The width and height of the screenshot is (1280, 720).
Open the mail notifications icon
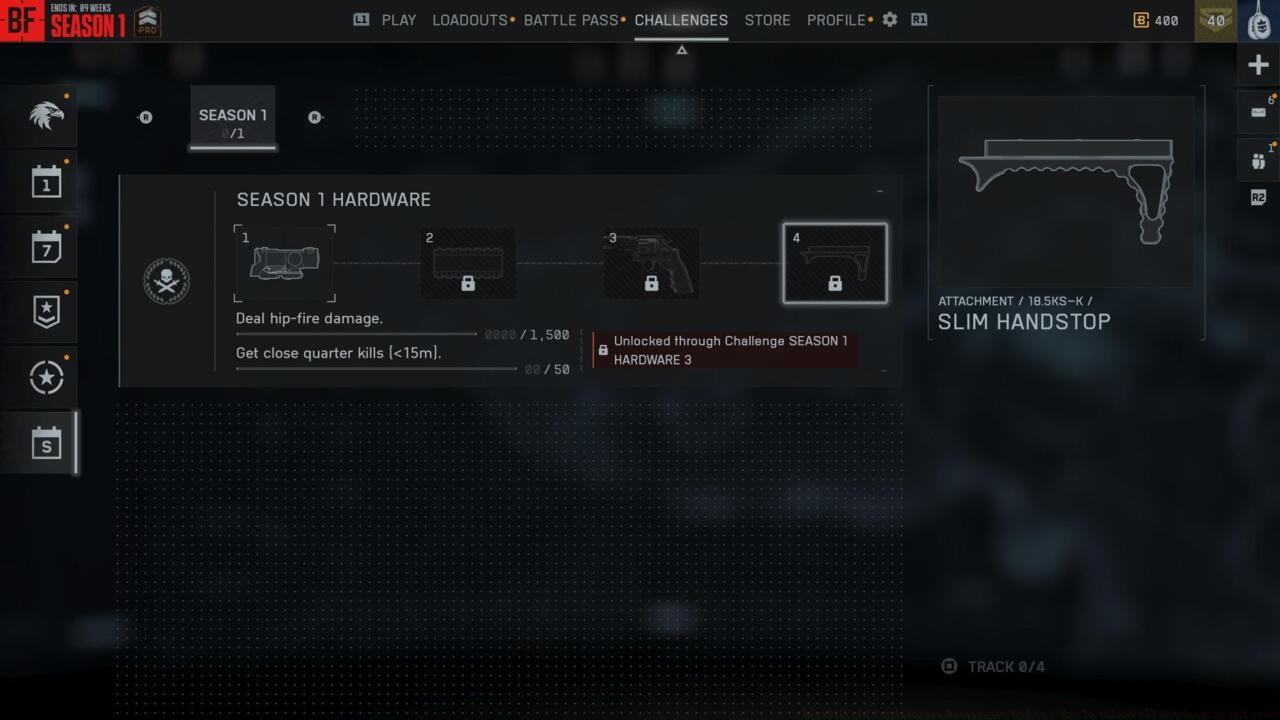click(1258, 111)
